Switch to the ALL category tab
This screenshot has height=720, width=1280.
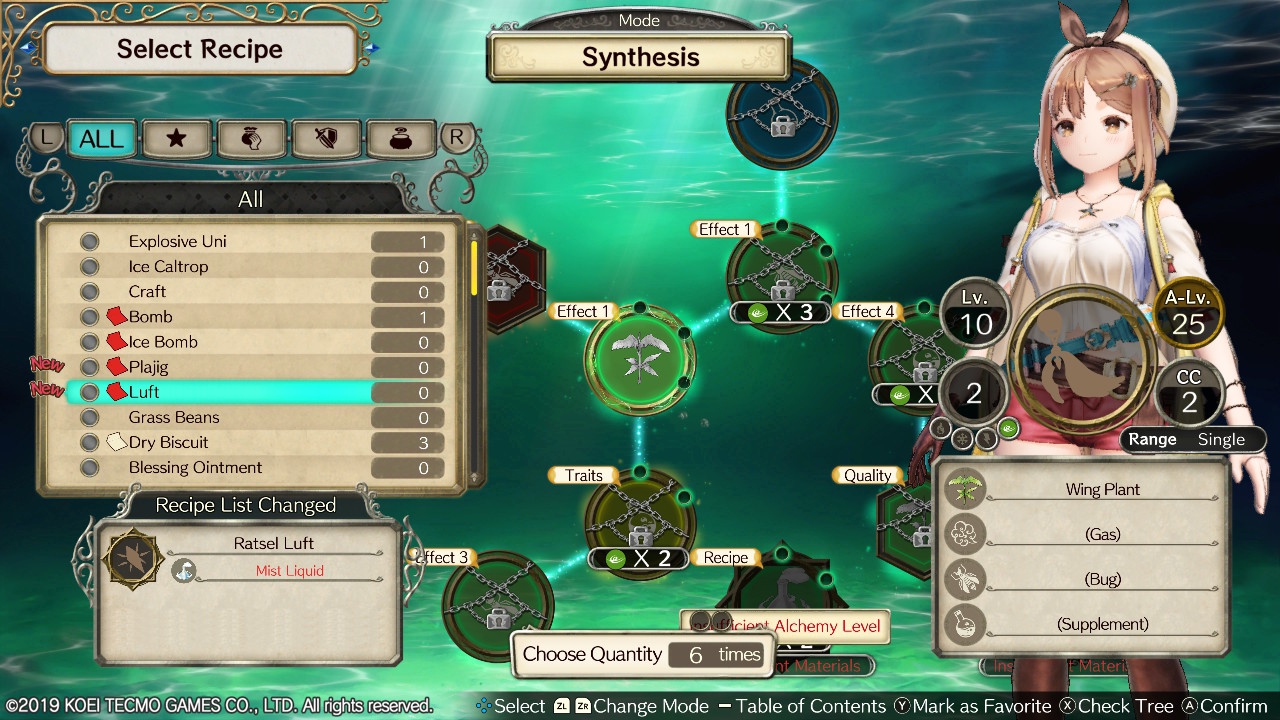(x=101, y=139)
